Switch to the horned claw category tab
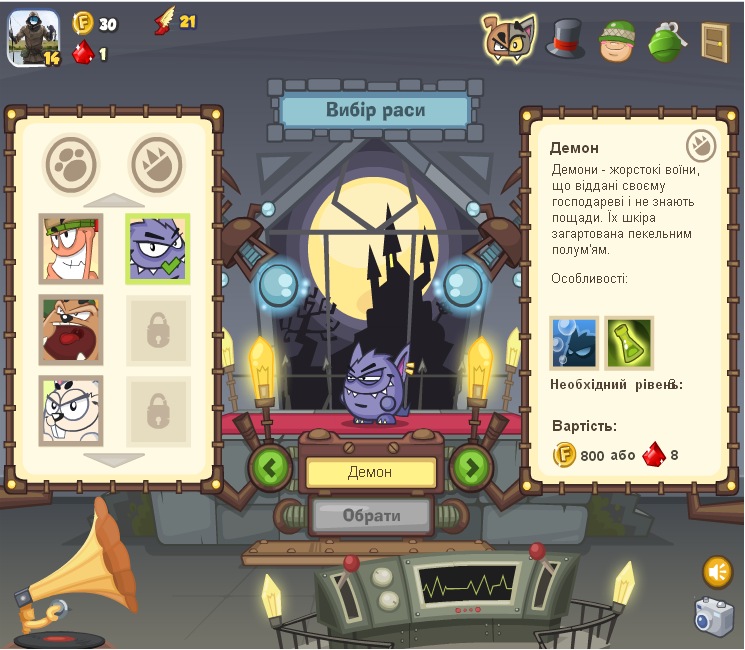This screenshot has height=650, width=745. [x=157, y=164]
